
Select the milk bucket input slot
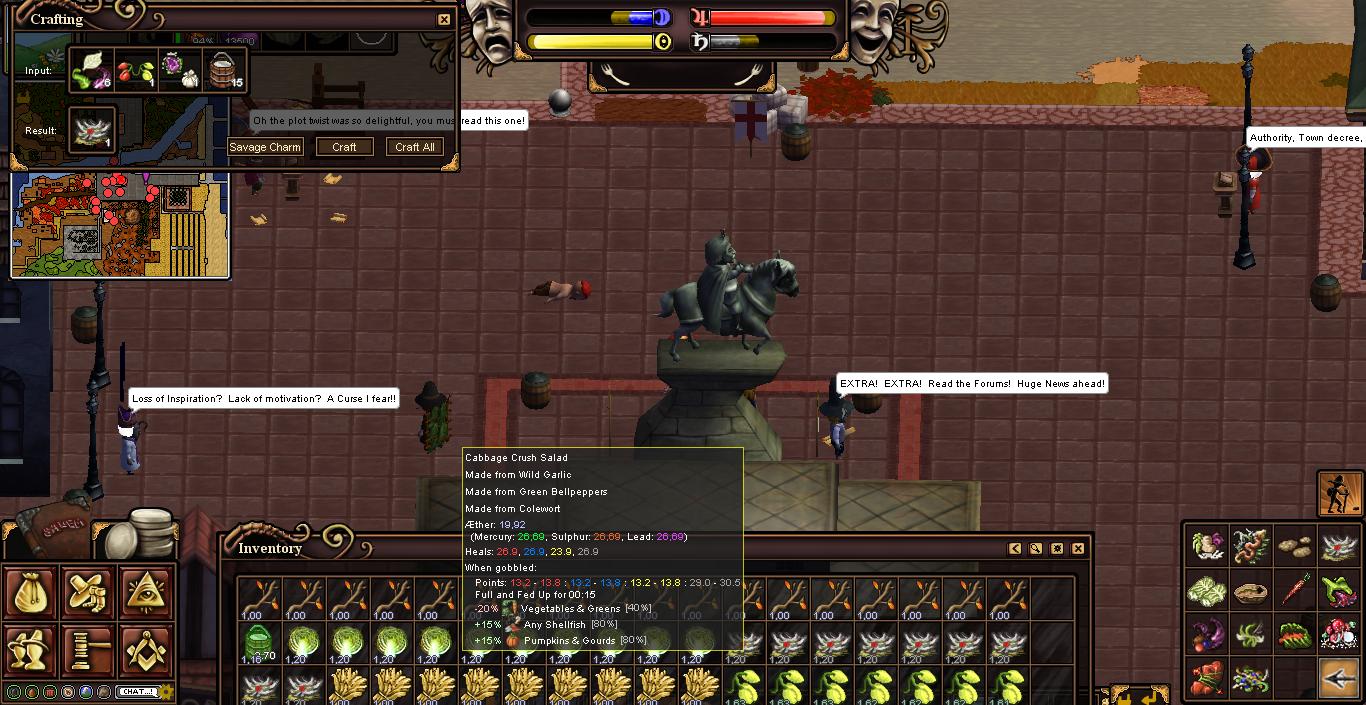[x=225, y=72]
